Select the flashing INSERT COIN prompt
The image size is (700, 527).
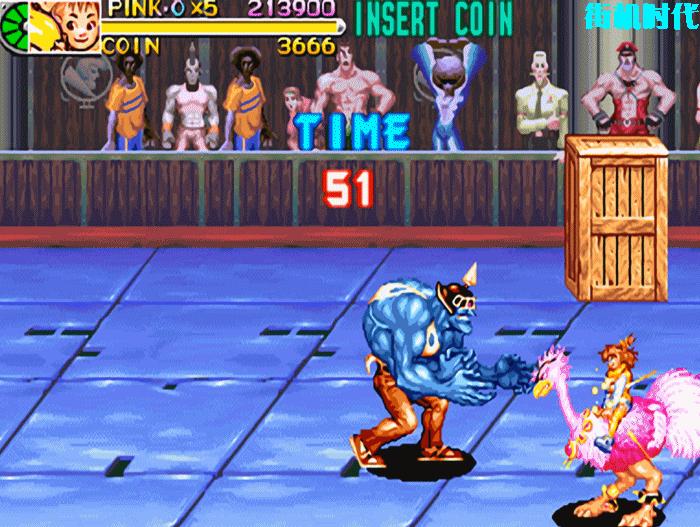(x=434, y=17)
